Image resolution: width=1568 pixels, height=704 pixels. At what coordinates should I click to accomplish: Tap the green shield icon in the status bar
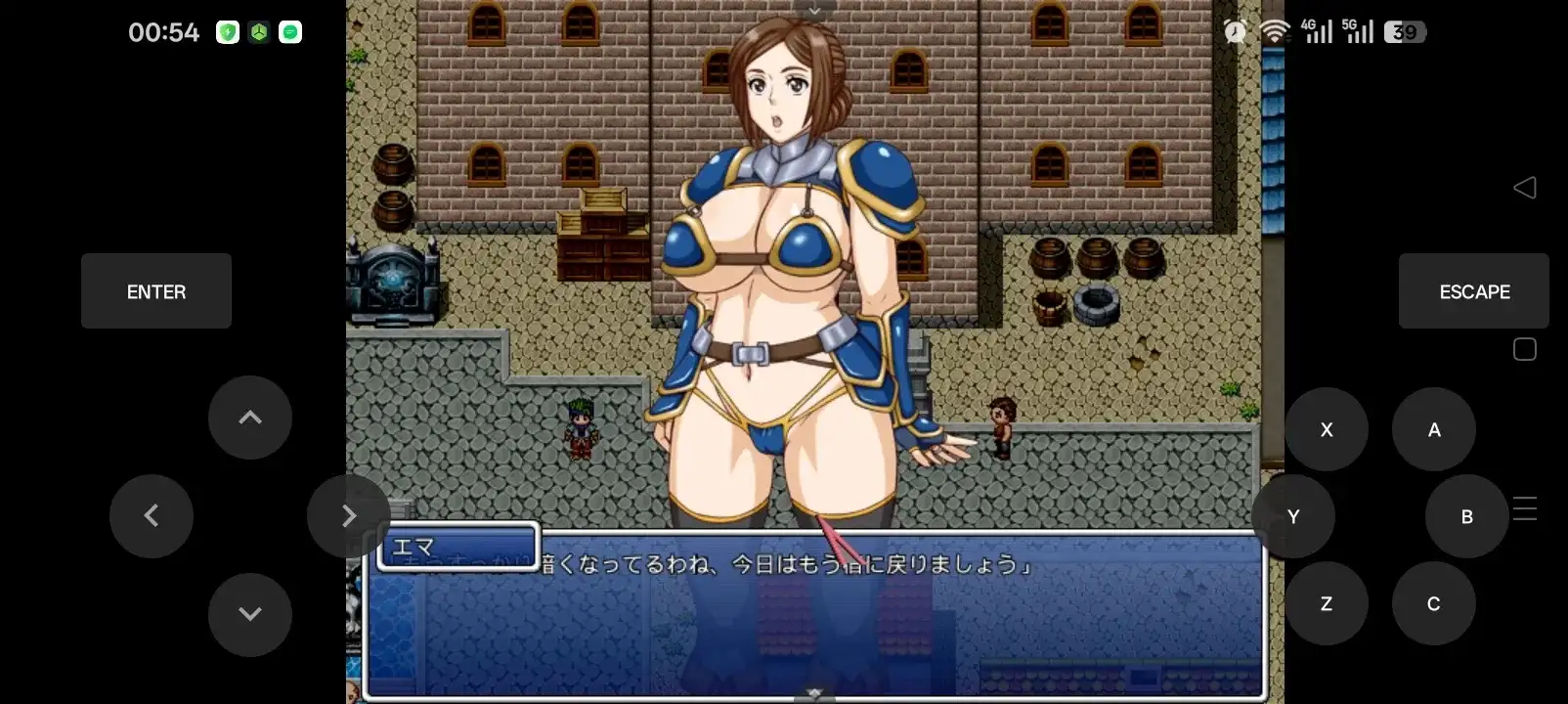229,31
